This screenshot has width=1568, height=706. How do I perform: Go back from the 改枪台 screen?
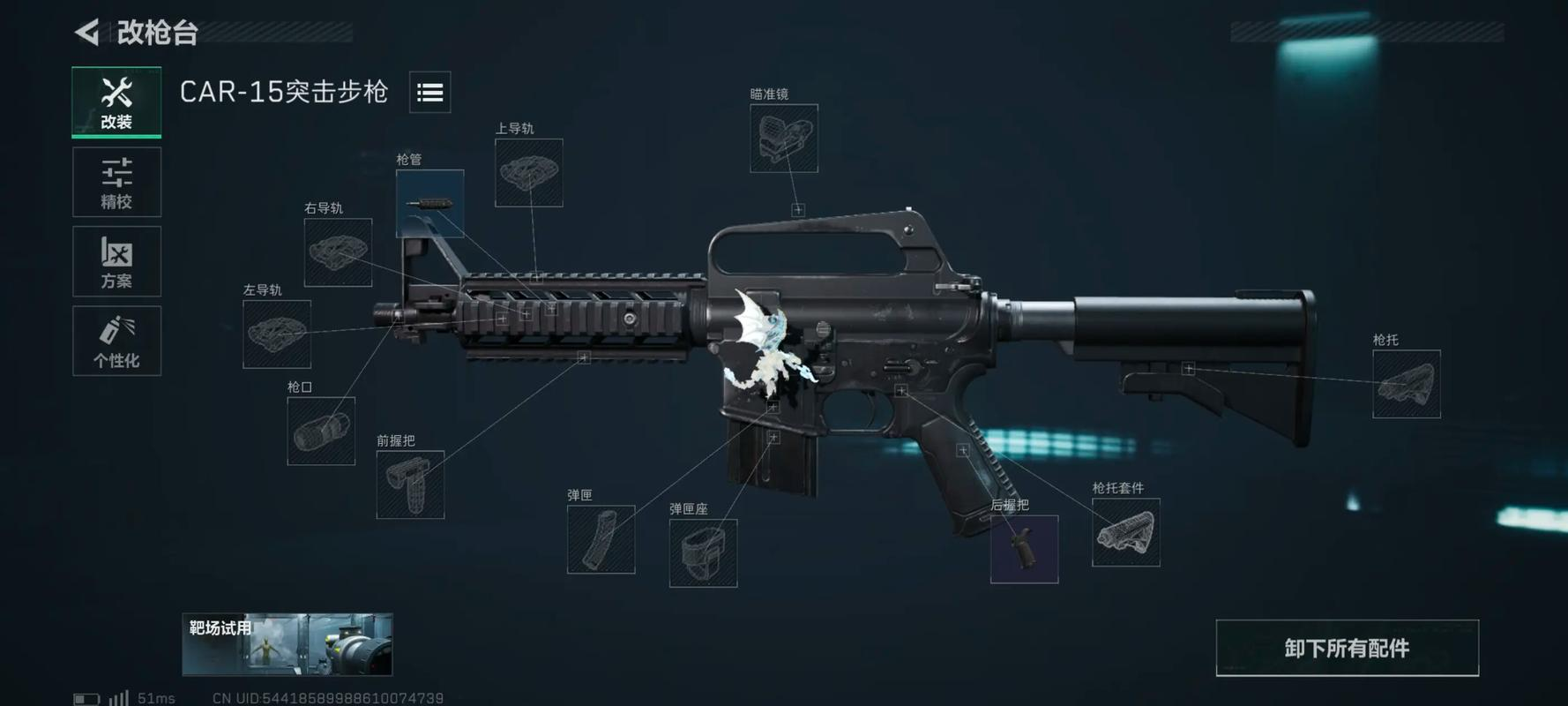[x=87, y=33]
